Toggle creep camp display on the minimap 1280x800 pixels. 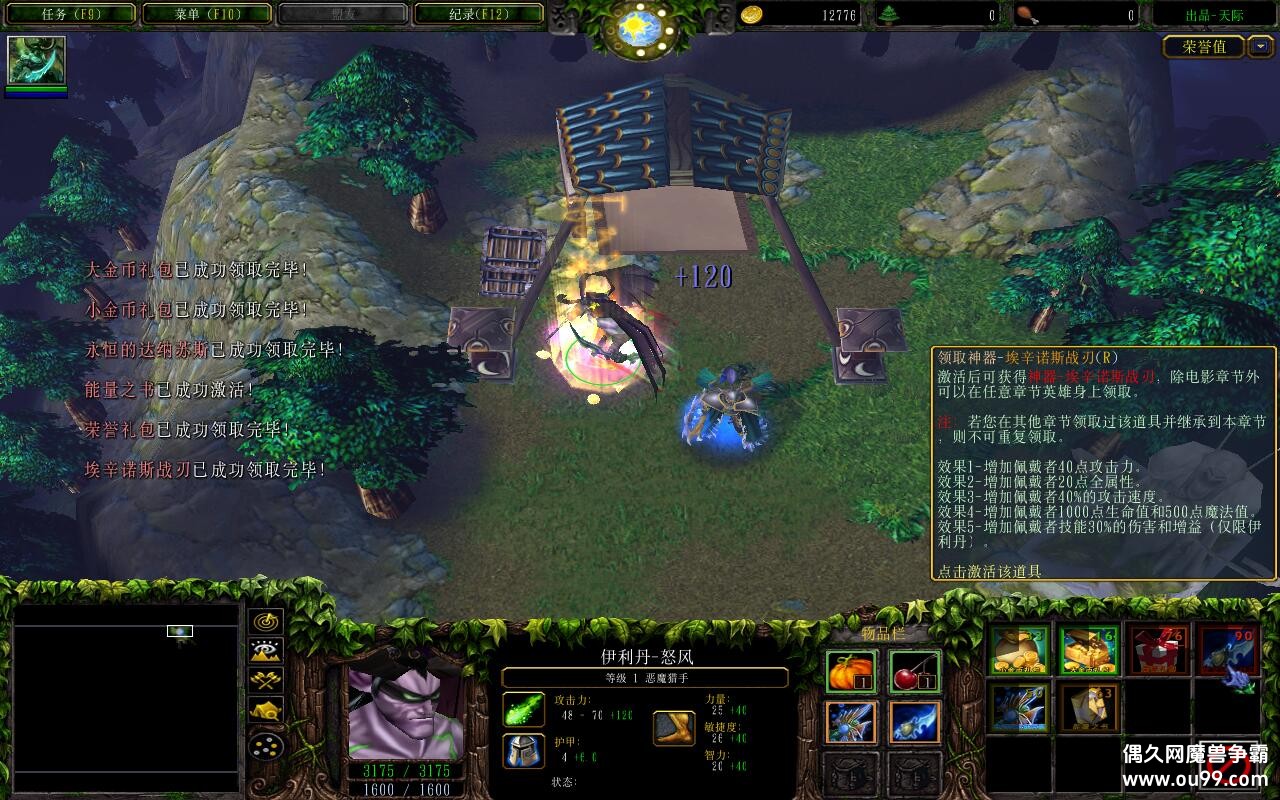tap(265, 710)
